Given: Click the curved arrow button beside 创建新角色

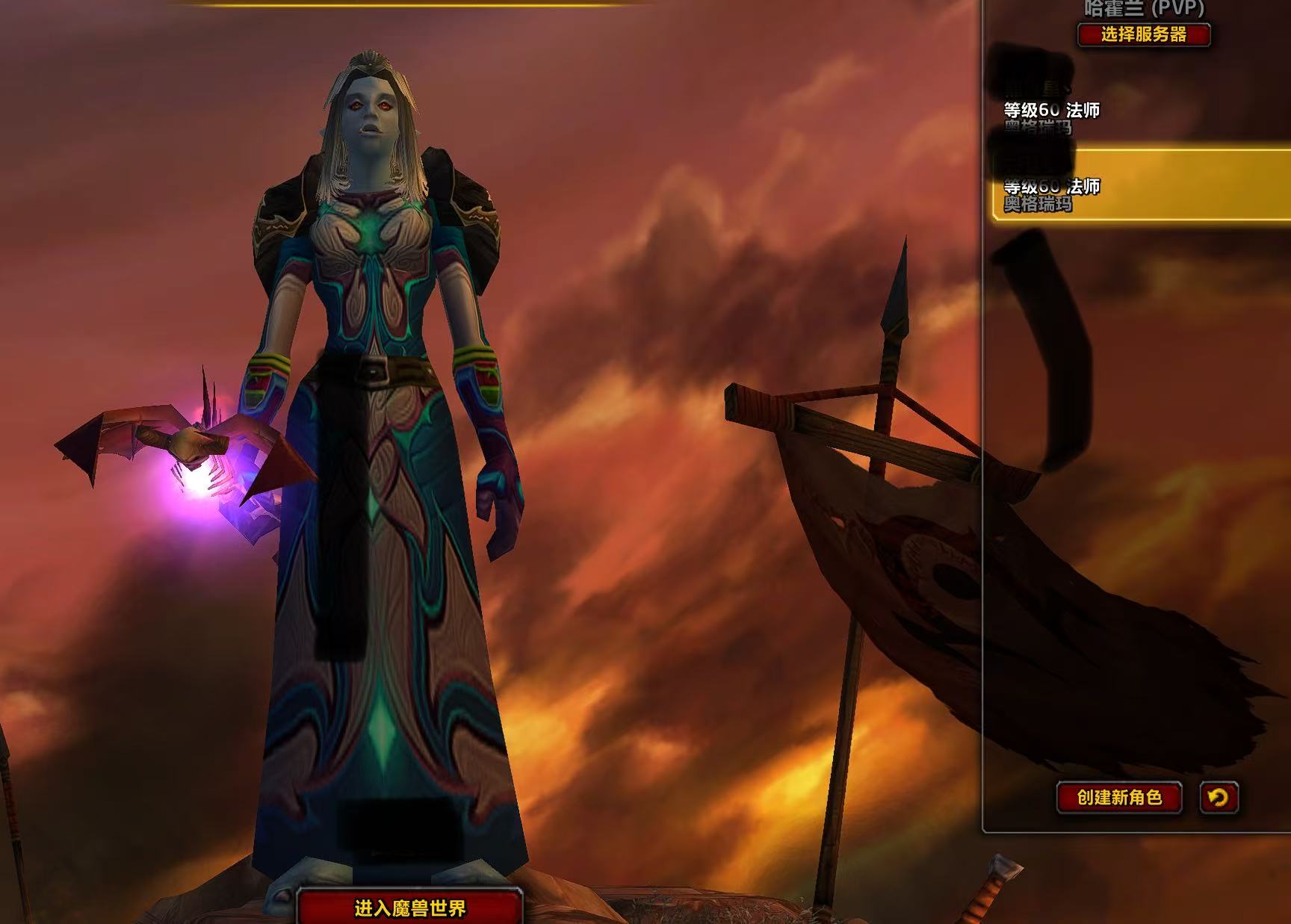Looking at the screenshot, I should (x=1219, y=797).
